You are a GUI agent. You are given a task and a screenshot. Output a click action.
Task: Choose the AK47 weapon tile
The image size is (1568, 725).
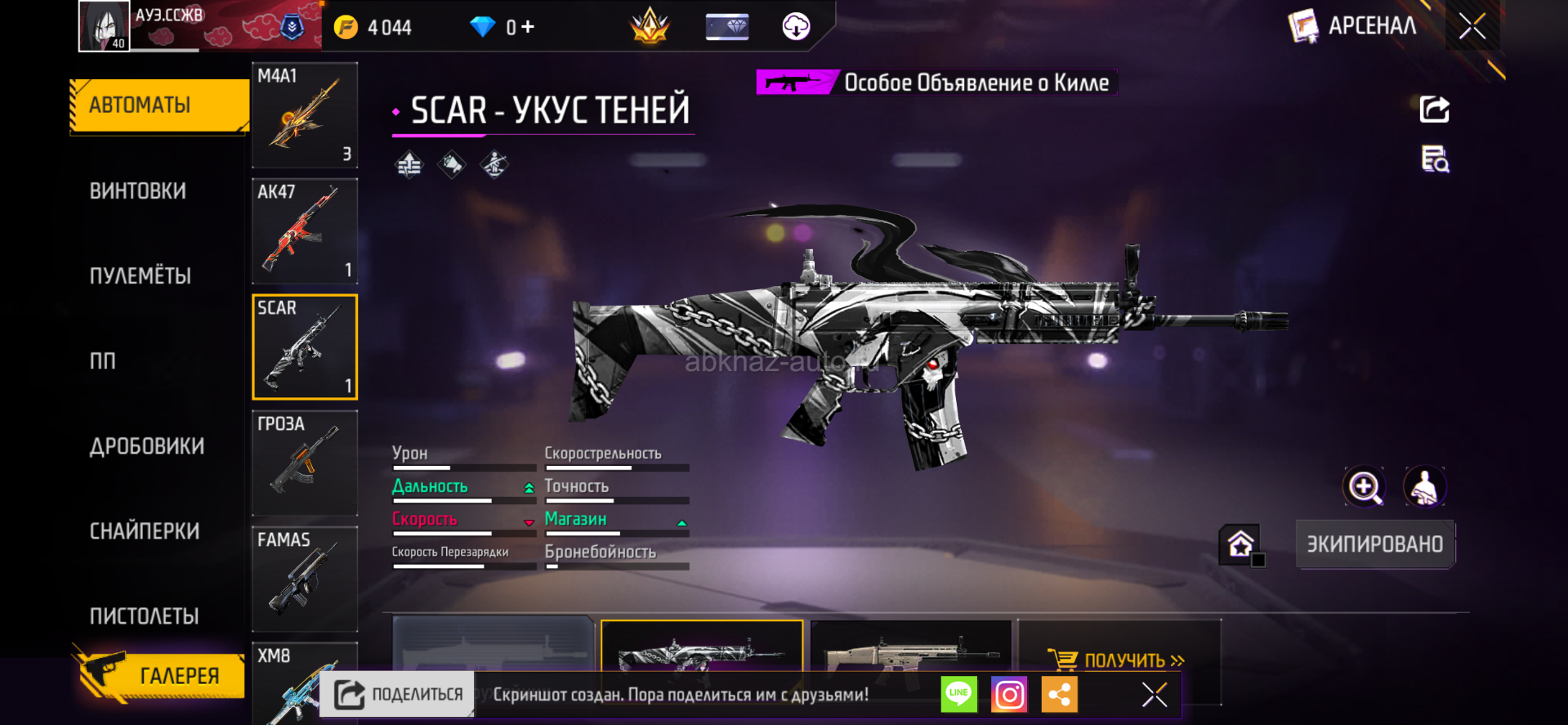[x=305, y=231]
